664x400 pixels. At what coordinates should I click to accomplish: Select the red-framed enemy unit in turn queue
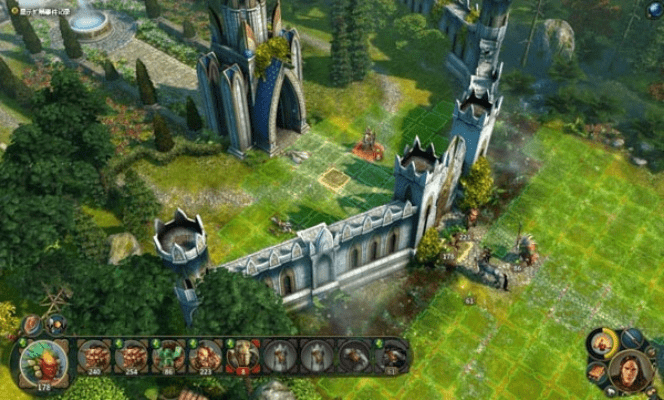(x=243, y=357)
